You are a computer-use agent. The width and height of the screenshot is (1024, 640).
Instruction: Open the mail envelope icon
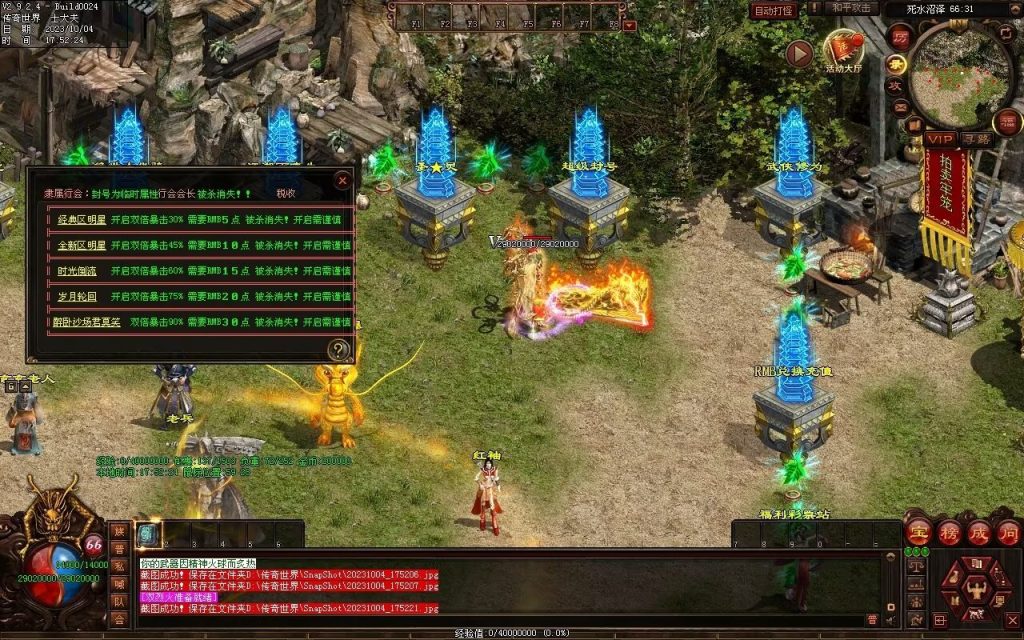900,106
